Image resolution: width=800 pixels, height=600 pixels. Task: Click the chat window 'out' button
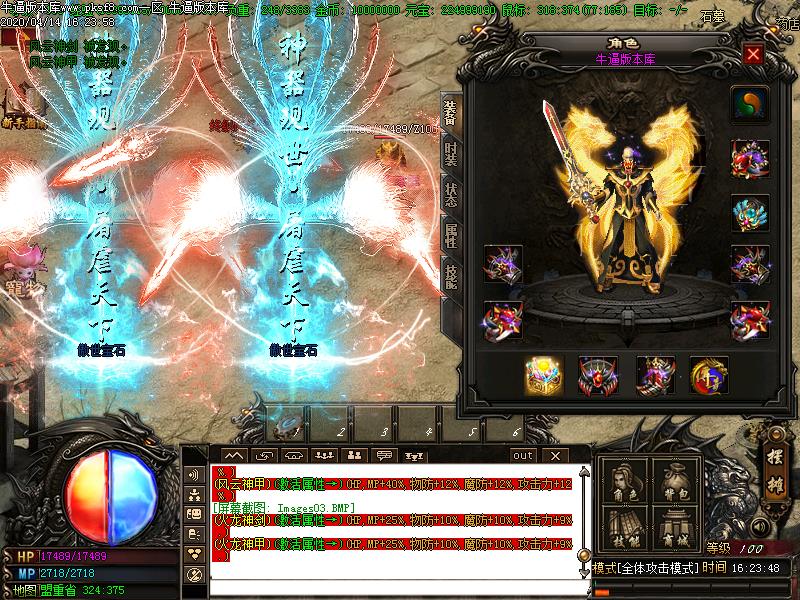[x=523, y=455]
